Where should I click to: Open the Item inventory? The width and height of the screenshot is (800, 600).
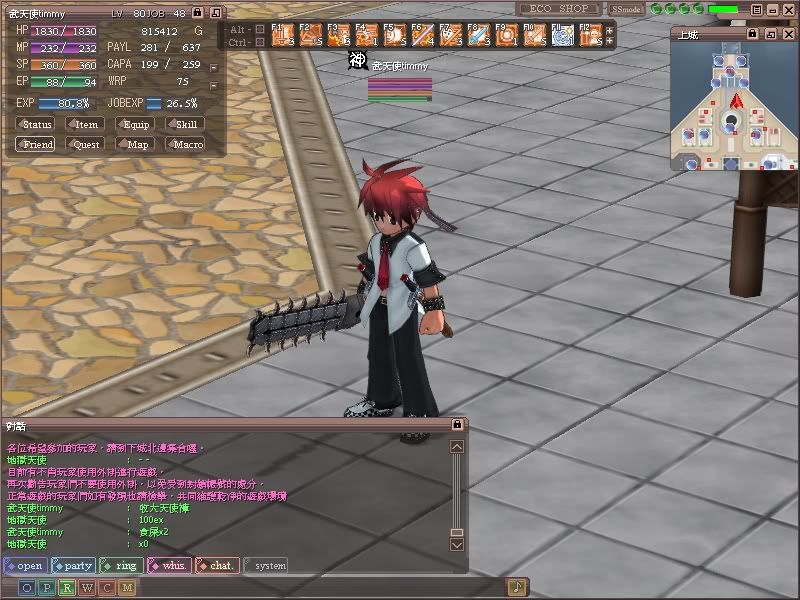(x=86, y=125)
